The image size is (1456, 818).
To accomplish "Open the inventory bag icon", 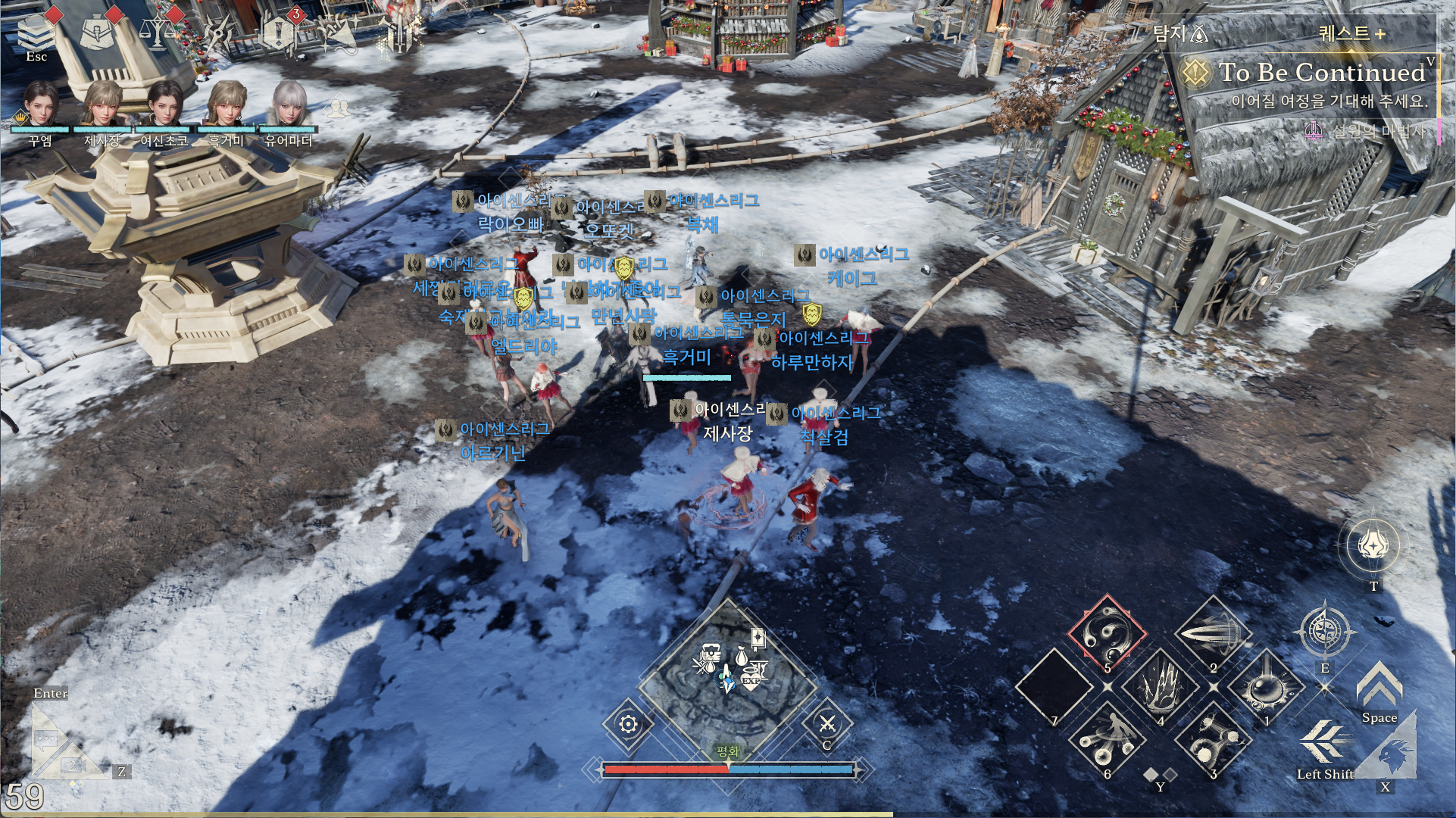I will 97,31.
